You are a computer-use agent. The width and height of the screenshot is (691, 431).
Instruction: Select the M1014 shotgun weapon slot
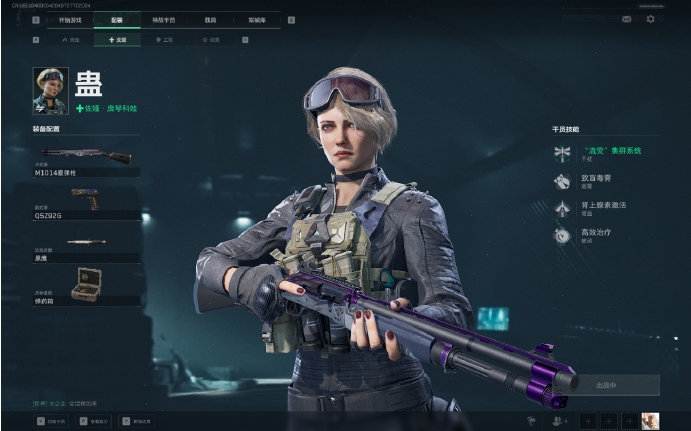click(86, 160)
